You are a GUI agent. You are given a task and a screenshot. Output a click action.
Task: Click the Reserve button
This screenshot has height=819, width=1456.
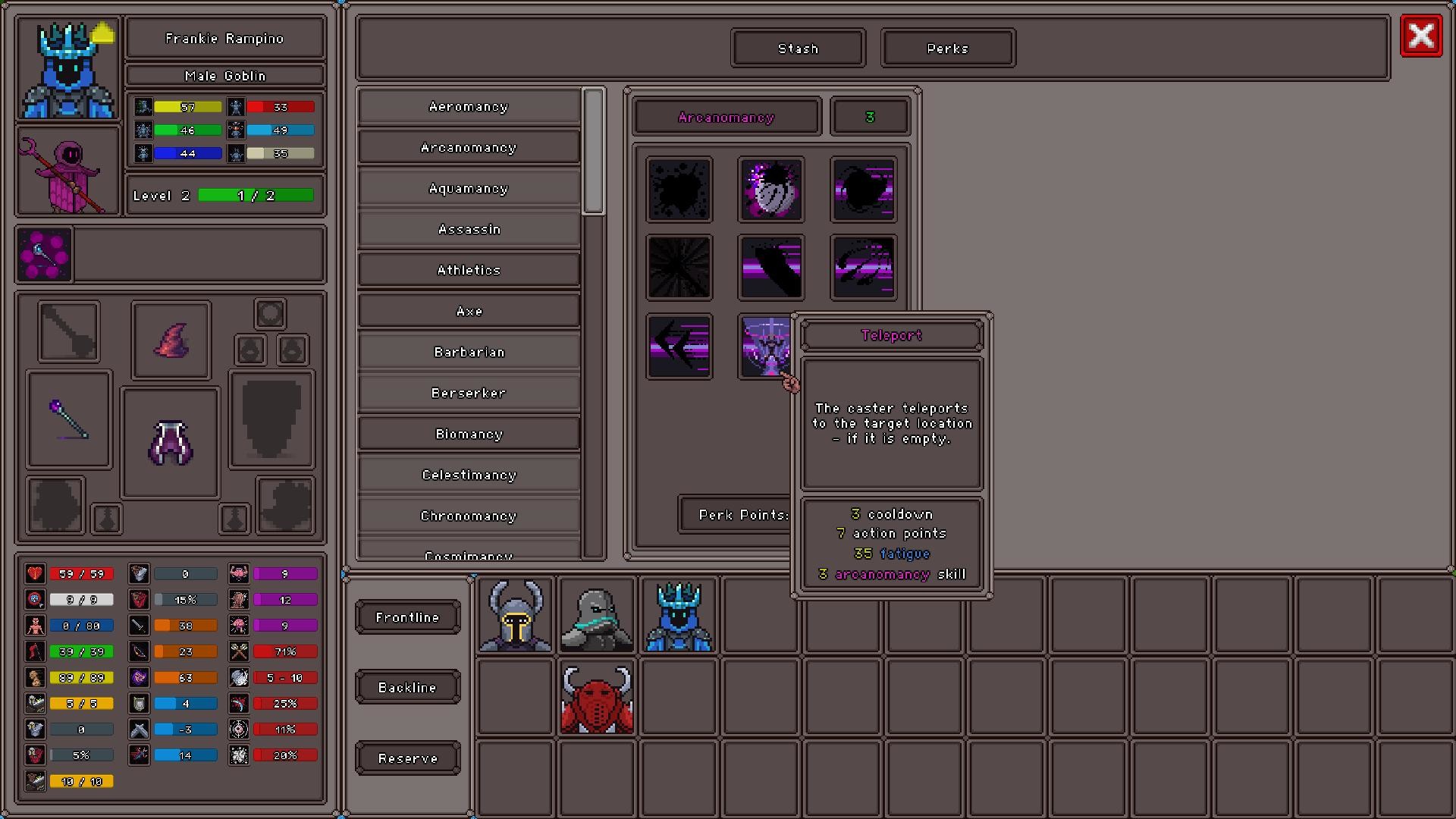click(407, 758)
